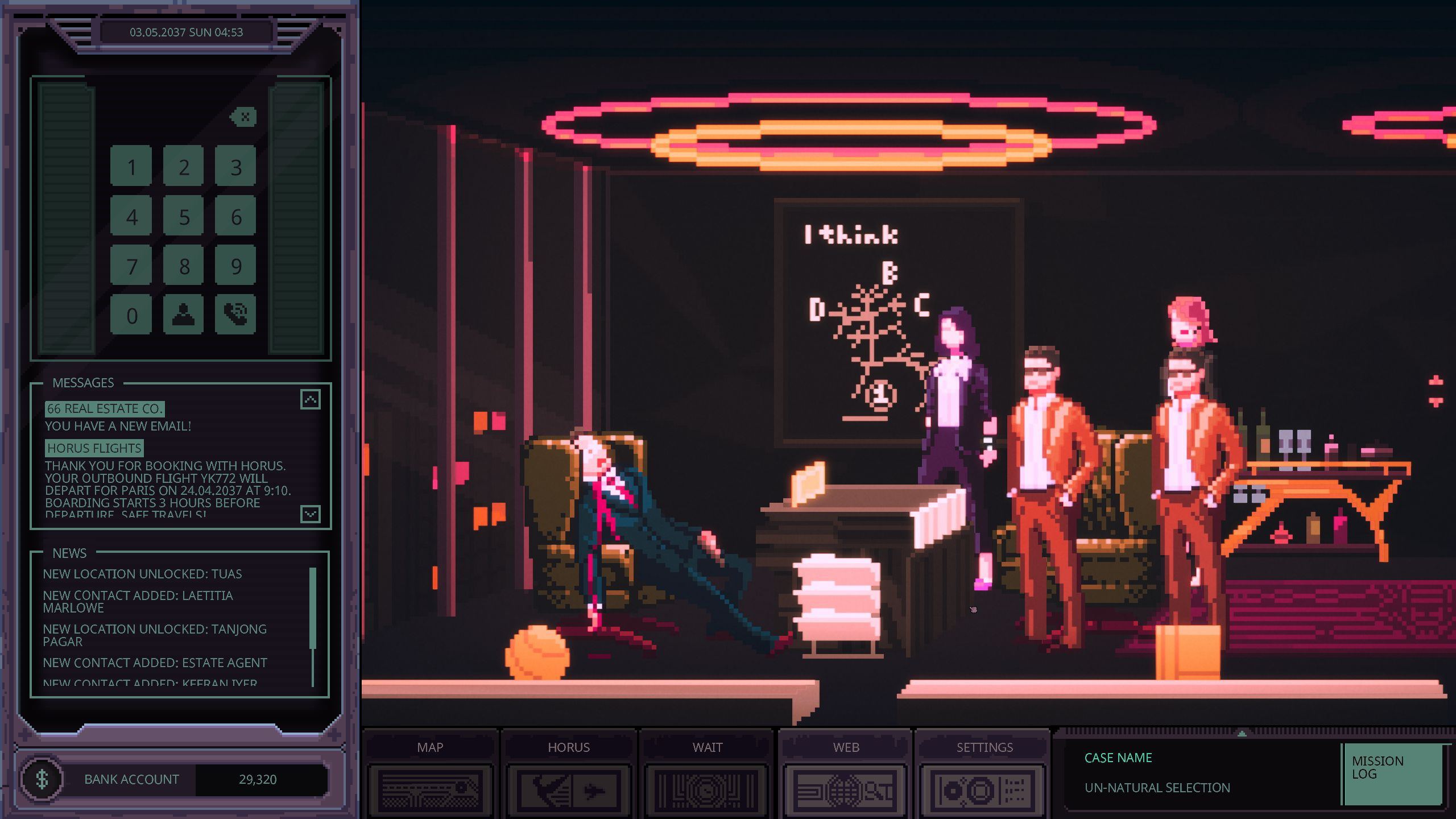Screen dimensions: 1456x819
Task: Move messages down with the down arrow
Action: pos(311,514)
